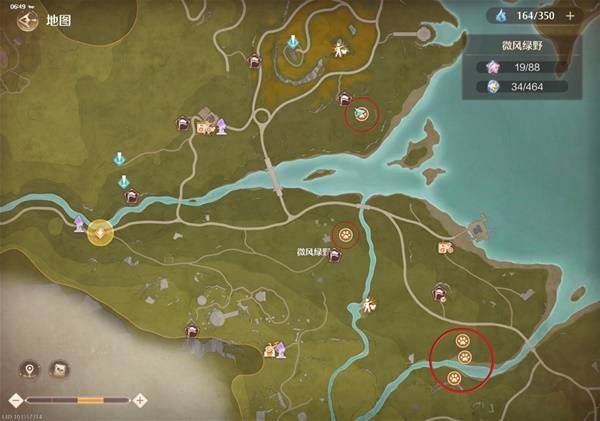
Task: Zoom in the map with plus button
Action: [141, 400]
